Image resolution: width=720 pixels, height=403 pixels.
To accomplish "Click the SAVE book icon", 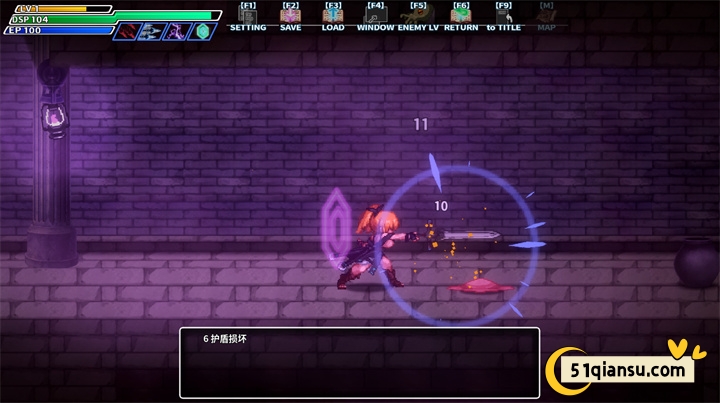I will (x=290, y=17).
